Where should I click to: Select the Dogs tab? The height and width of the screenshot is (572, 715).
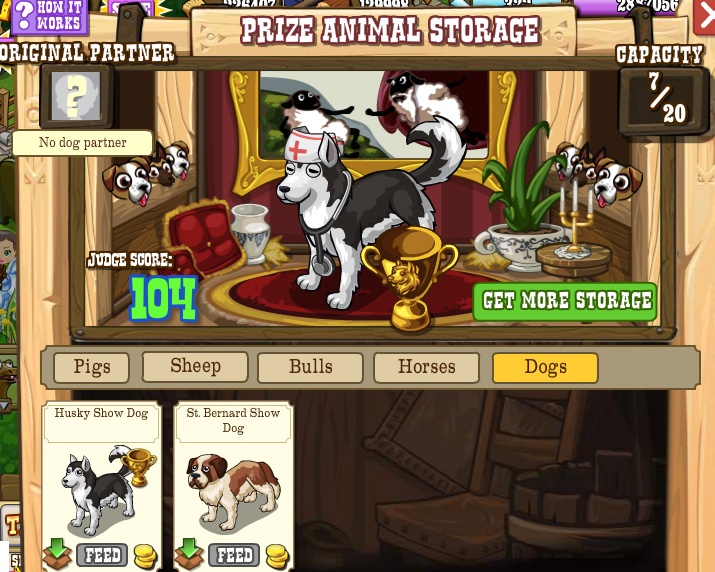545,367
